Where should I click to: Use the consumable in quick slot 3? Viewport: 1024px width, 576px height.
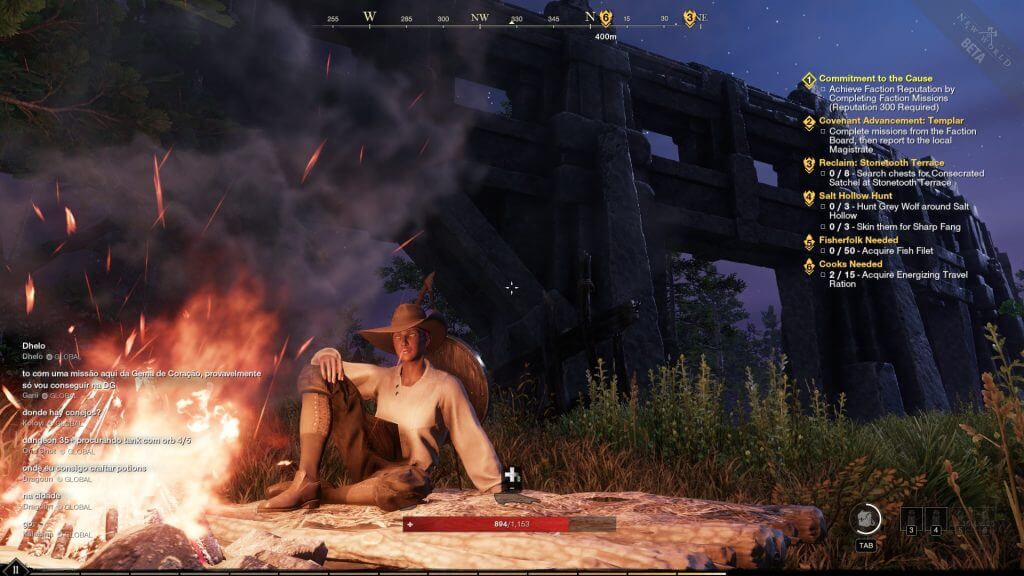coord(911,518)
